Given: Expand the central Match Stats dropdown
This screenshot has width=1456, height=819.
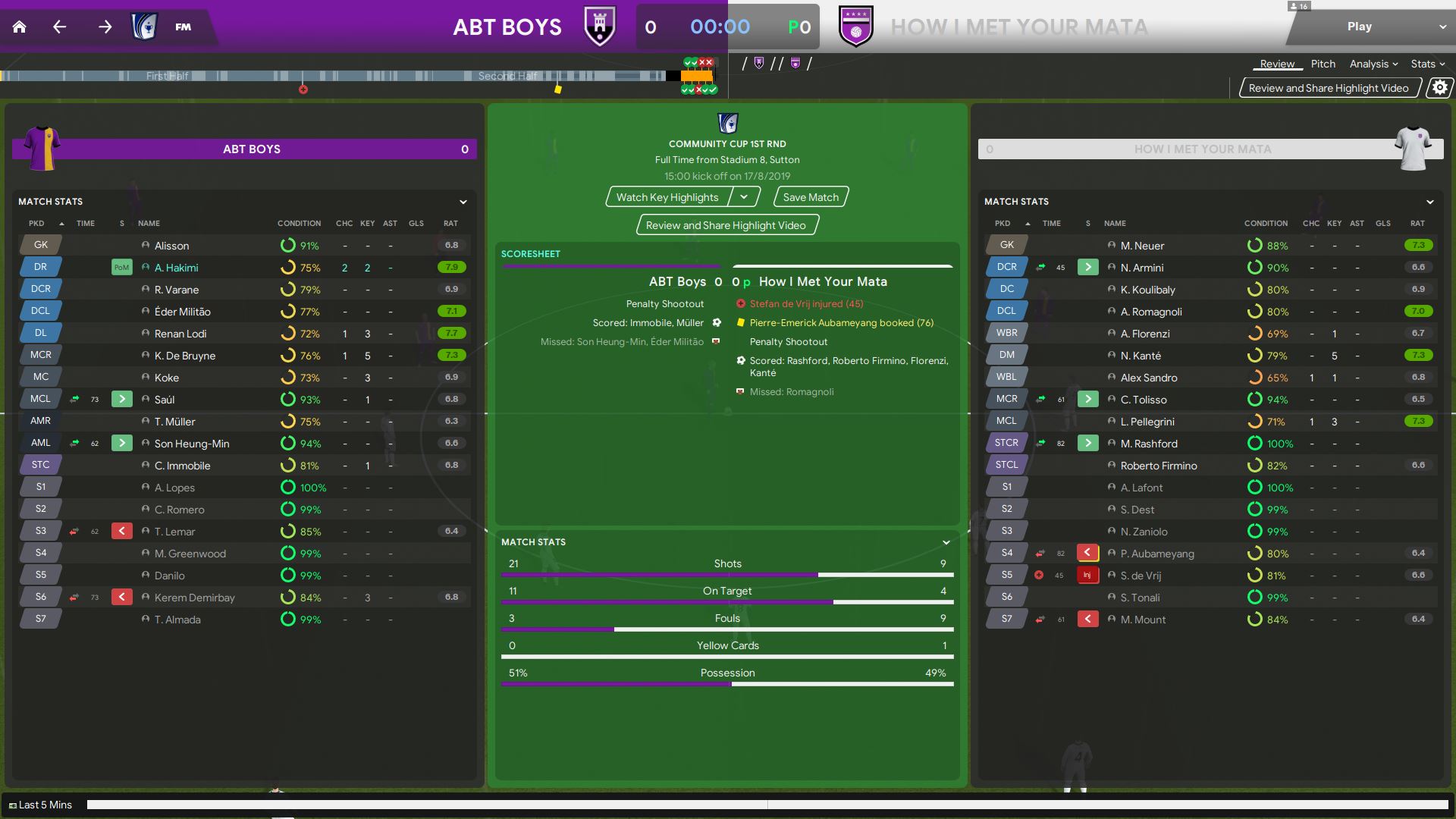Looking at the screenshot, I should pos(946,542).
